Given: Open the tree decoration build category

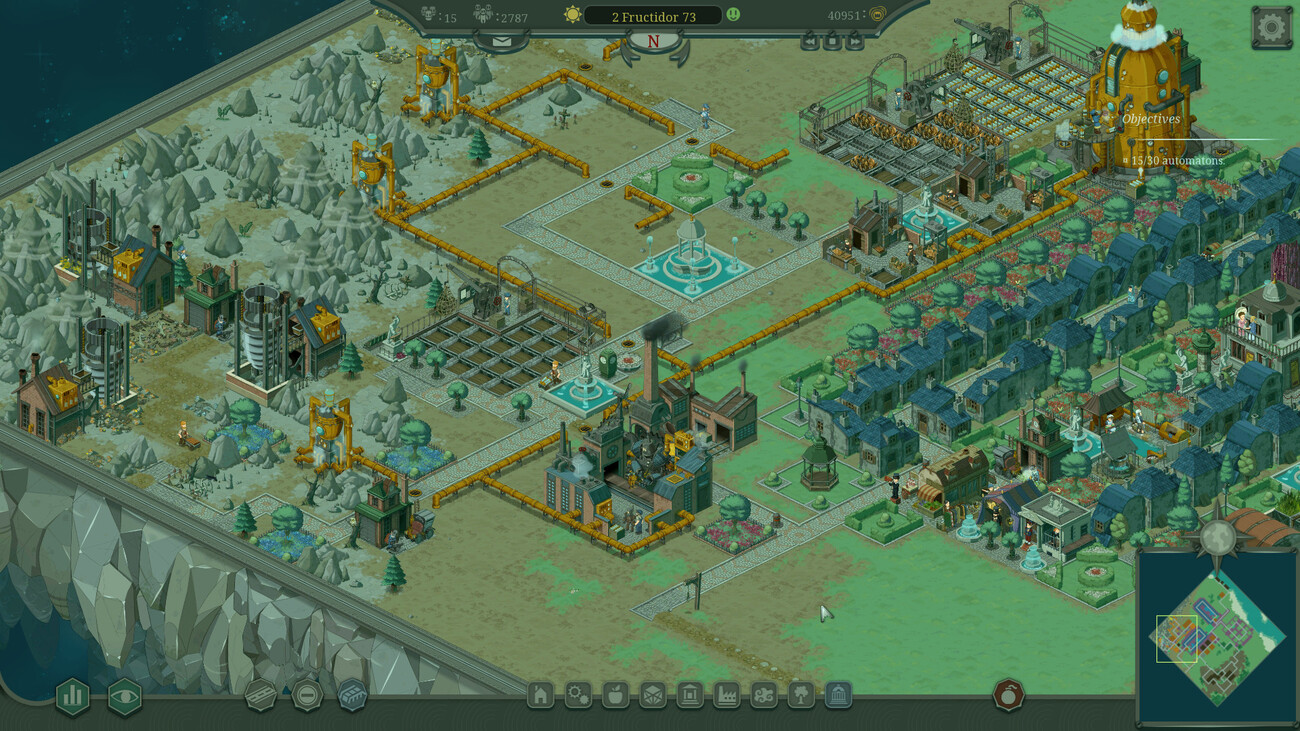Looking at the screenshot, I should [801, 695].
